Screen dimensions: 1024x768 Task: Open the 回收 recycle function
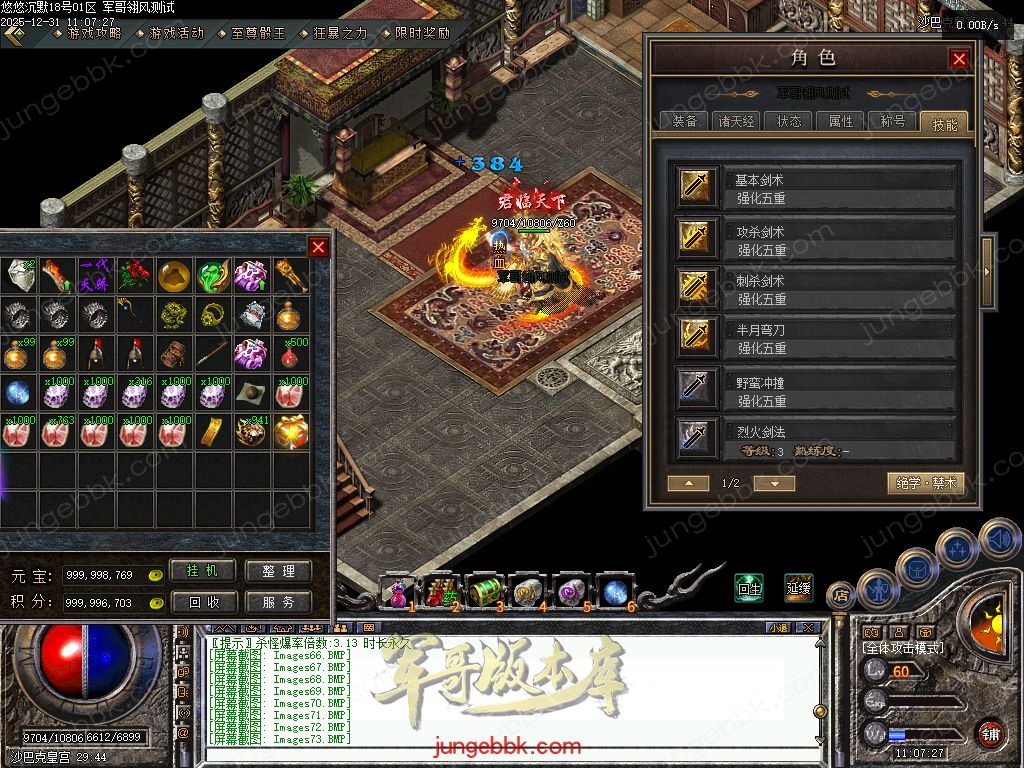(x=203, y=602)
